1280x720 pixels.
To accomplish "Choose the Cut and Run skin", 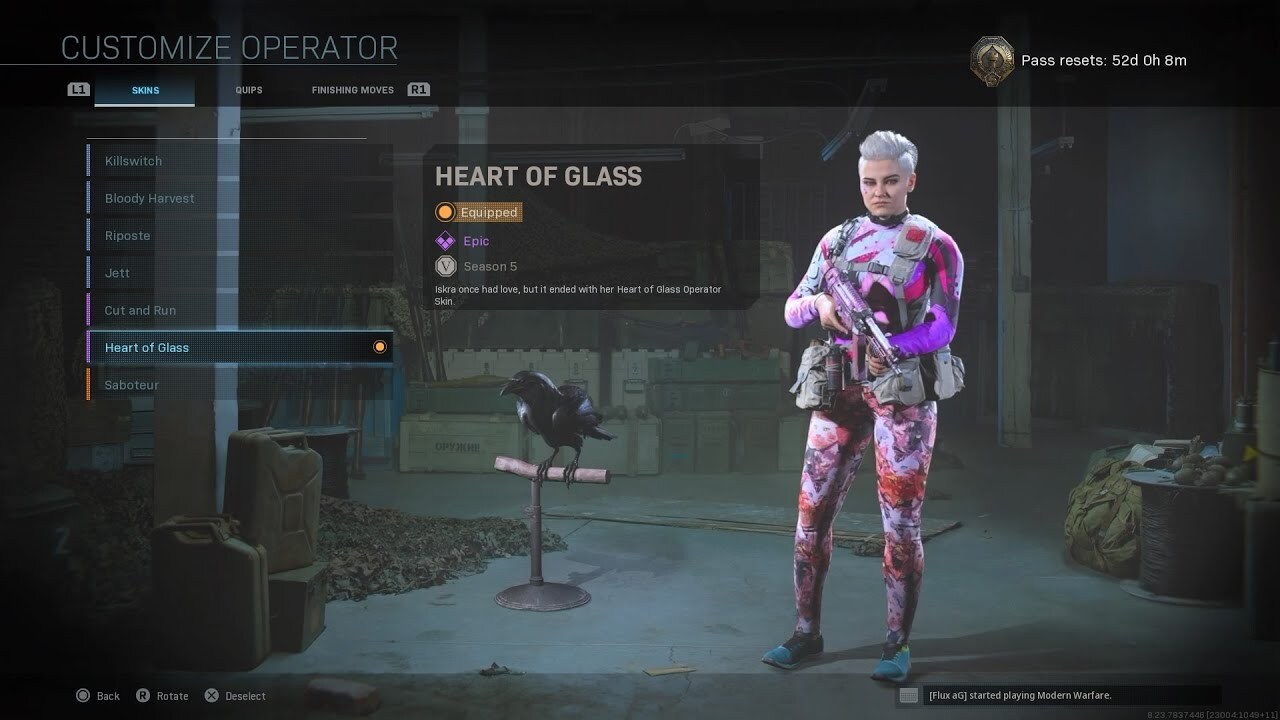I will [238, 310].
